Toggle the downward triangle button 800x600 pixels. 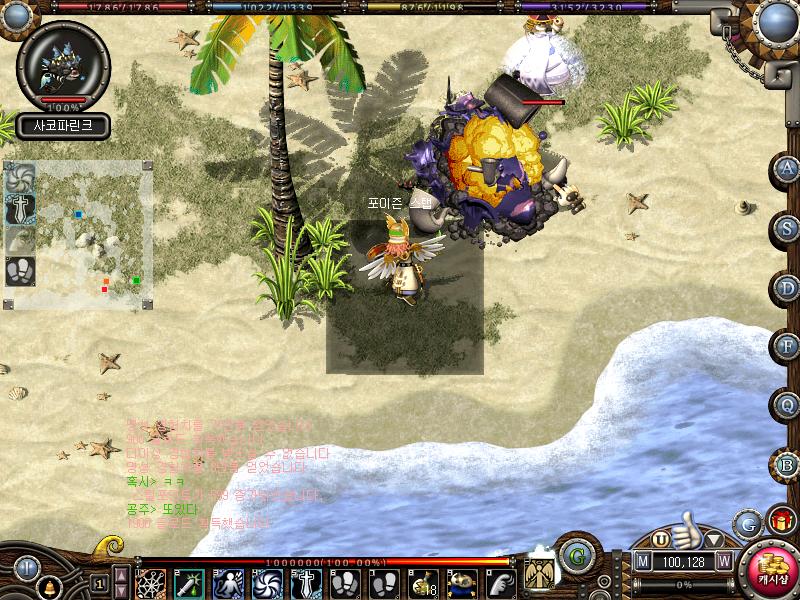point(714,541)
